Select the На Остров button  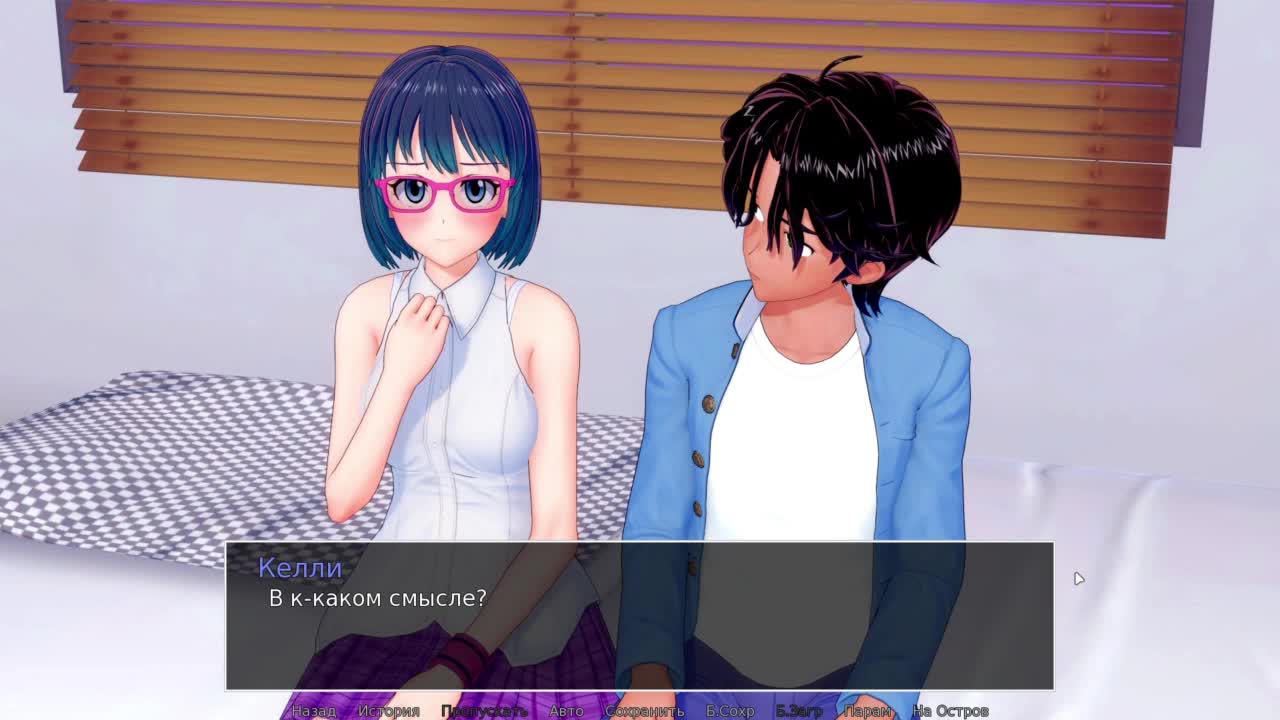pos(950,711)
